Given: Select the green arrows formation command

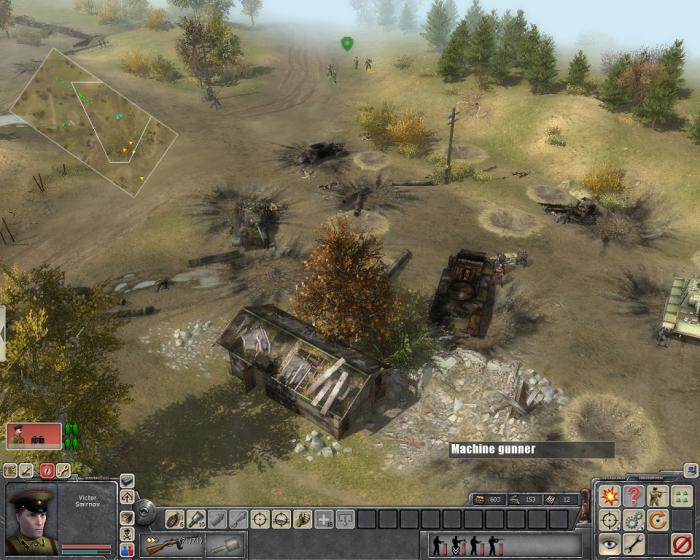Looking at the screenshot, I should tap(682, 496).
